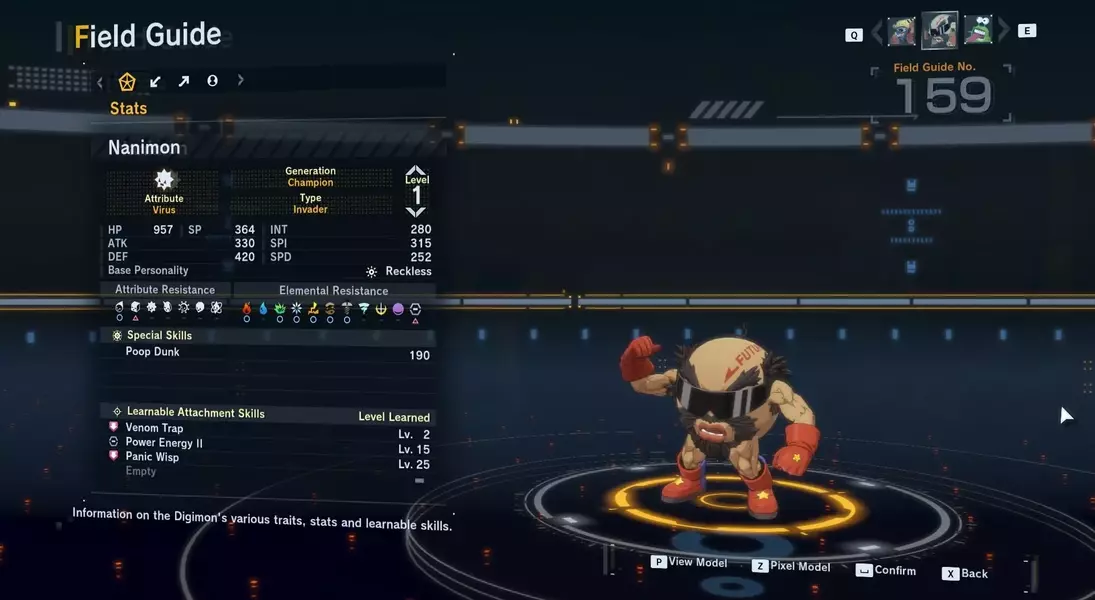The height and width of the screenshot is (600, 1095).
Task: Select the green frog-like Digimon portrait
Action: [x=977, y=31]
